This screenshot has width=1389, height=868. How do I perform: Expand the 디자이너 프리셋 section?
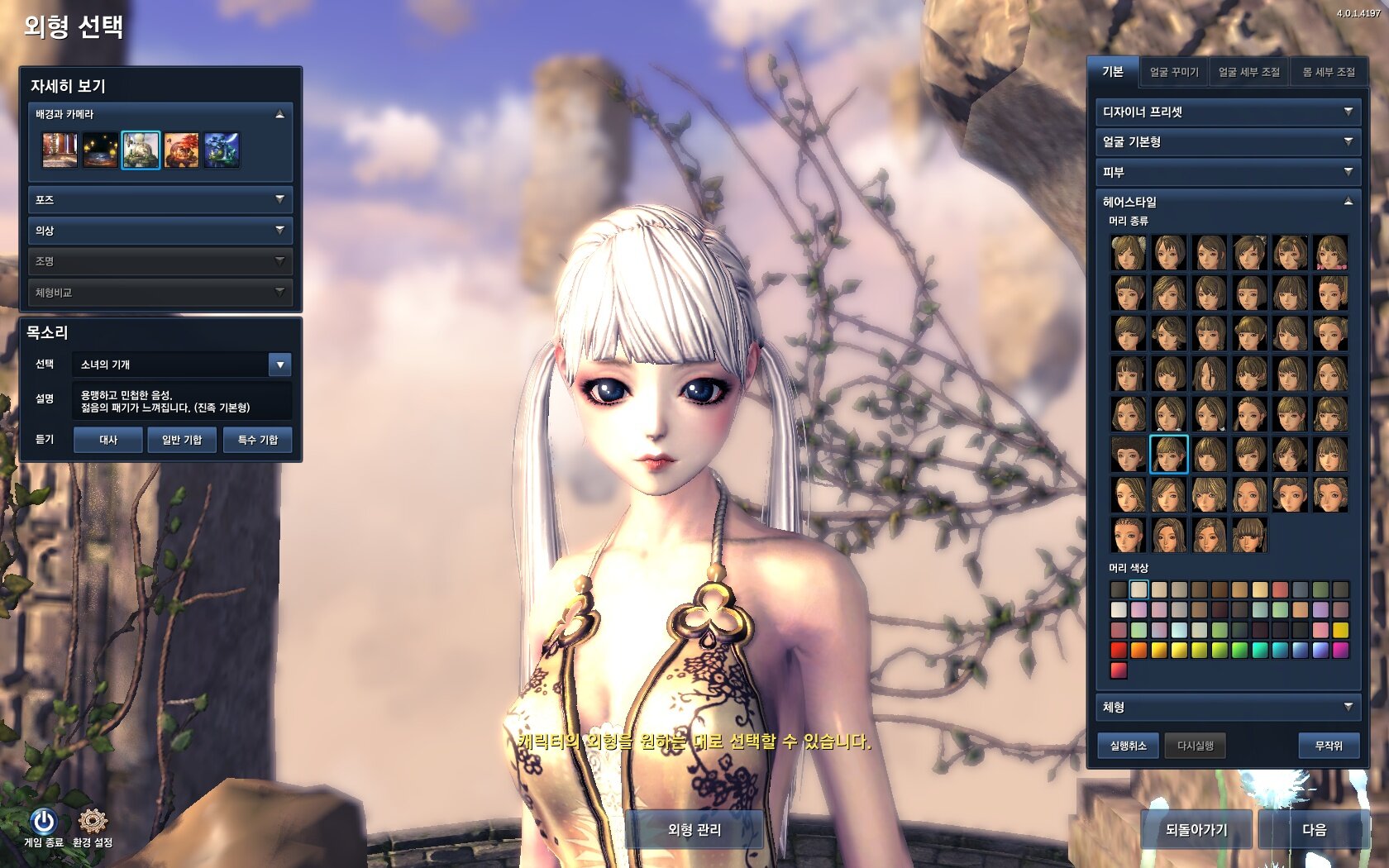pyautogui.click(x=1227, y=112)
